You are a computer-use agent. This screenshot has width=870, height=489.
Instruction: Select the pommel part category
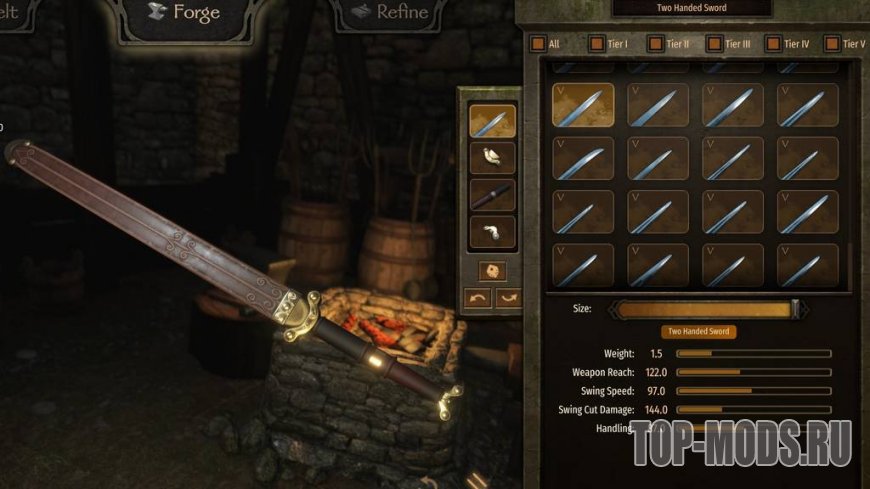[x=493, y=232]
